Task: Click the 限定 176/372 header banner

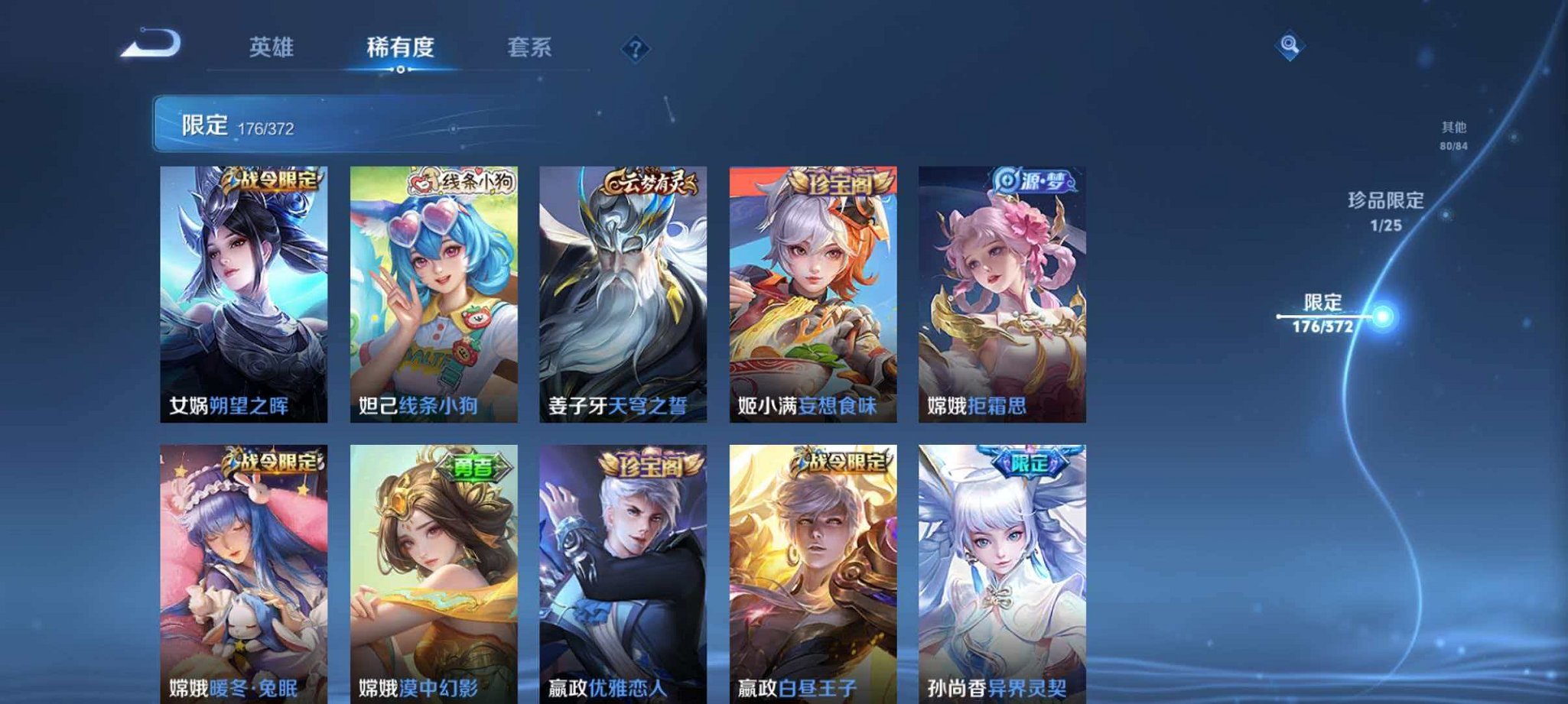Action: [x=245, y=122]
